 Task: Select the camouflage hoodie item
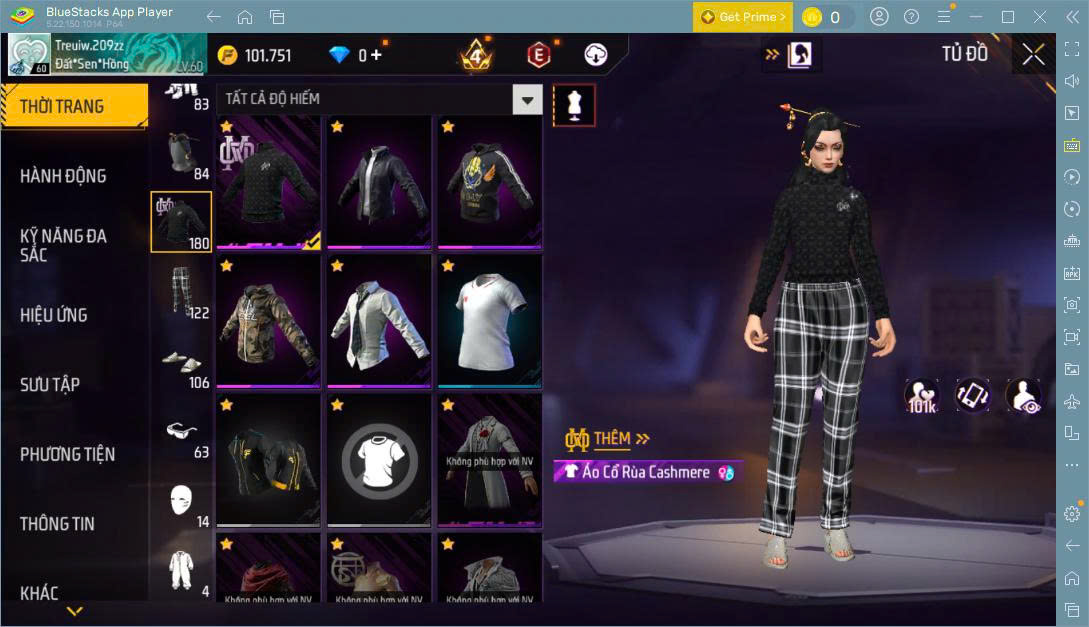point(268,321)
